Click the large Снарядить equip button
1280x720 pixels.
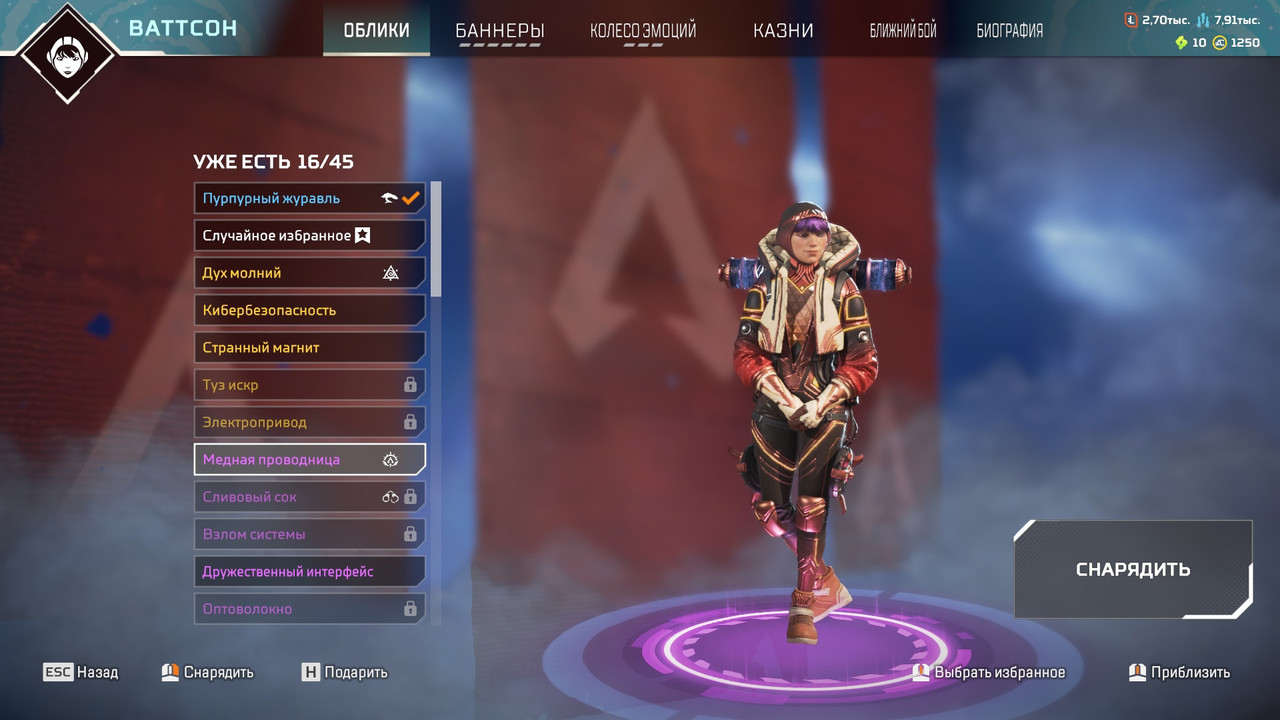(1132, 569)
